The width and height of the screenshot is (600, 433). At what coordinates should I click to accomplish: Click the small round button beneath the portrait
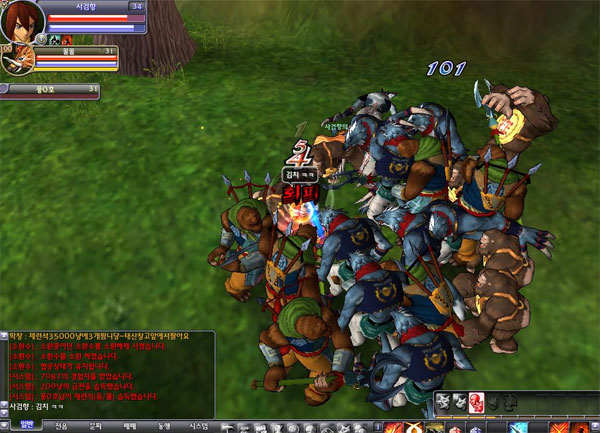(x=42, y=39)
